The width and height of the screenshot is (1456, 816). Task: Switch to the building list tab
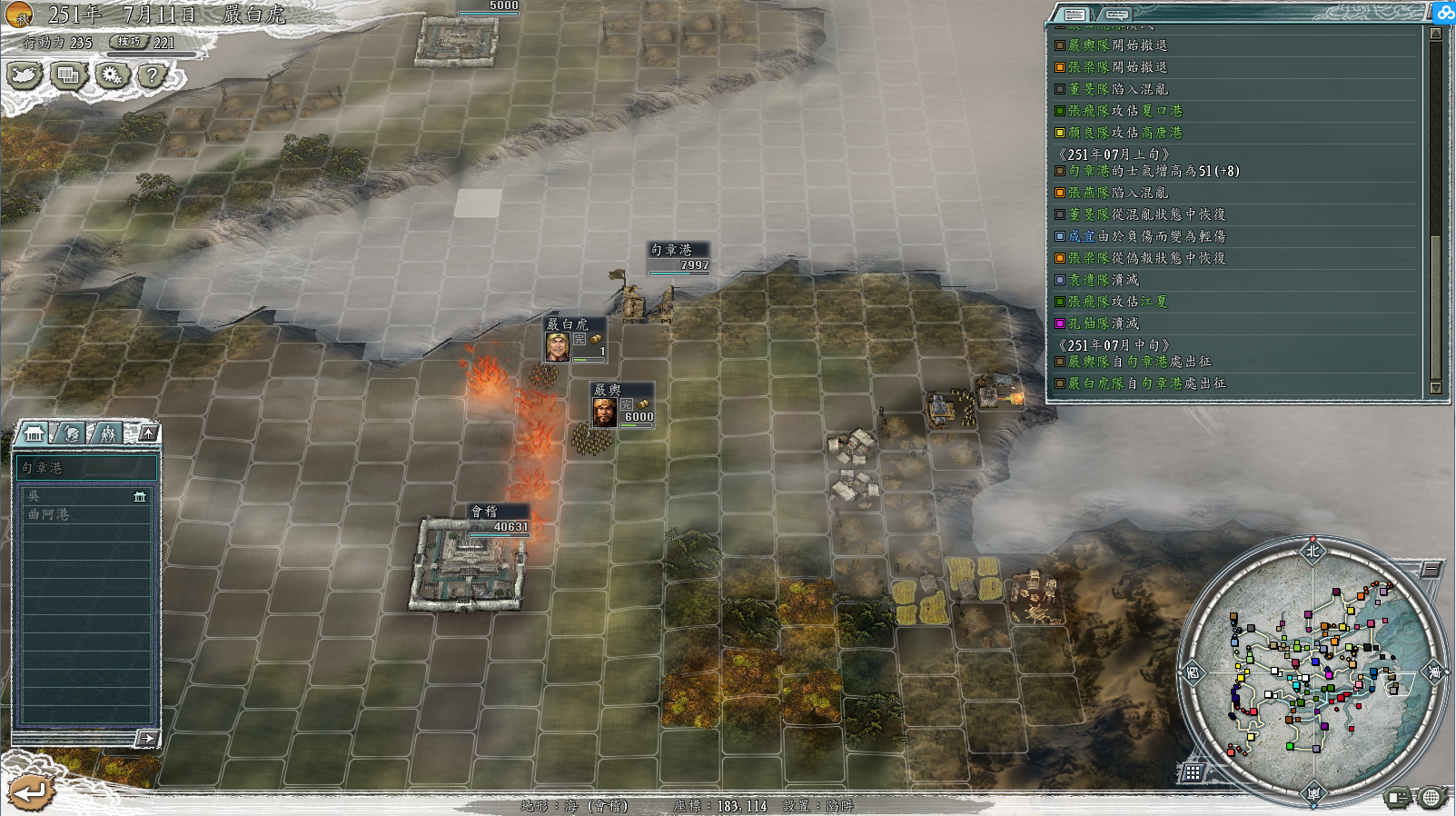(x=35, y=433)
